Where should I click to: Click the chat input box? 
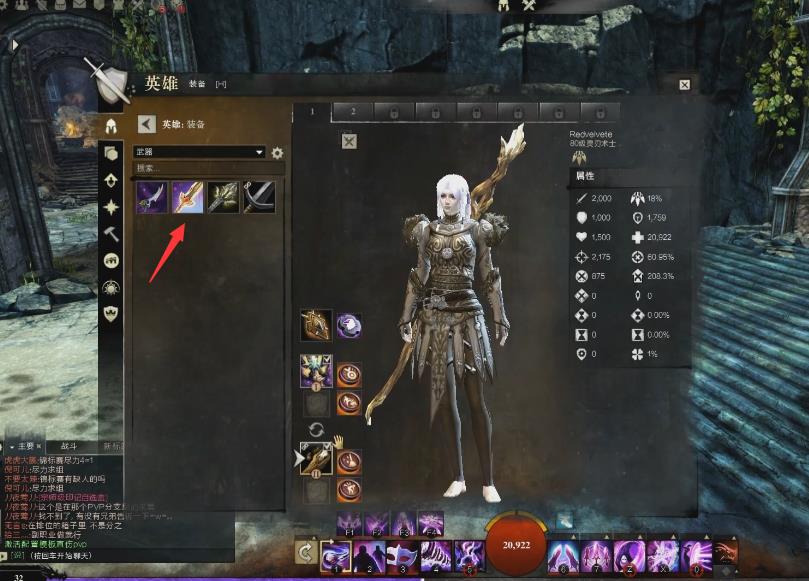coord(120,553)
